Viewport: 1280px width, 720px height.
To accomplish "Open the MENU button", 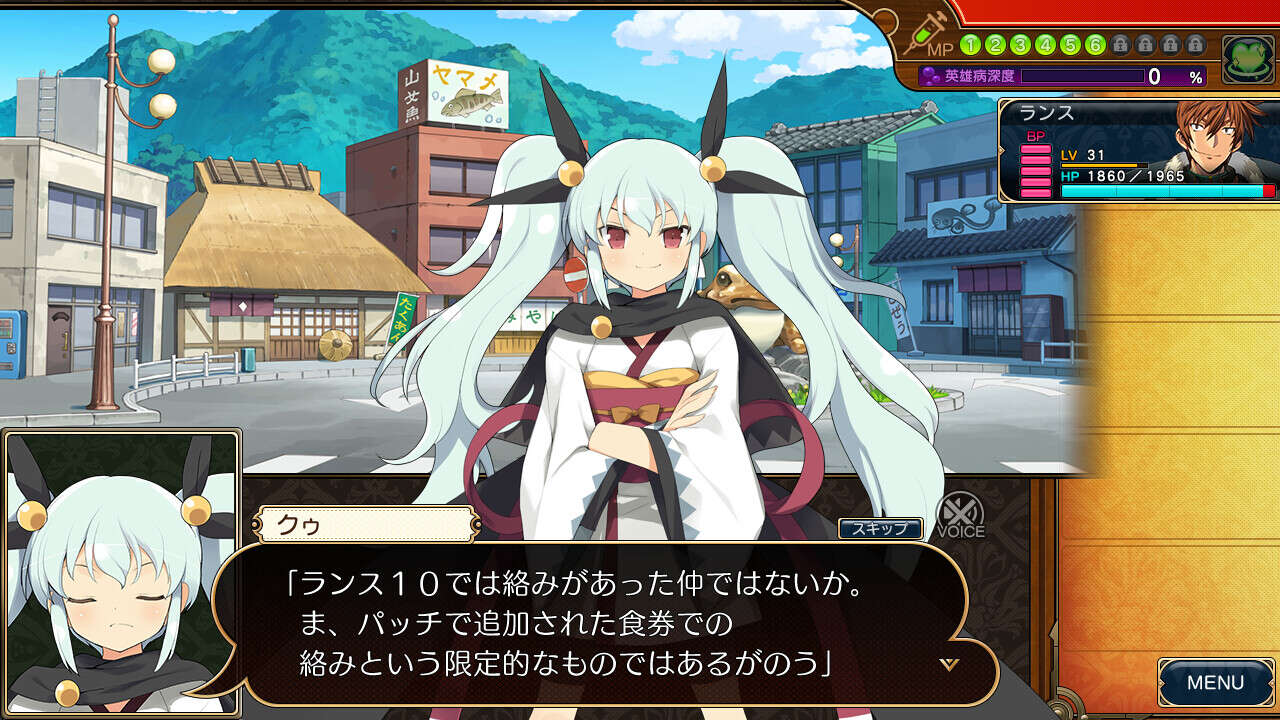I will [x=1215, y=683].
